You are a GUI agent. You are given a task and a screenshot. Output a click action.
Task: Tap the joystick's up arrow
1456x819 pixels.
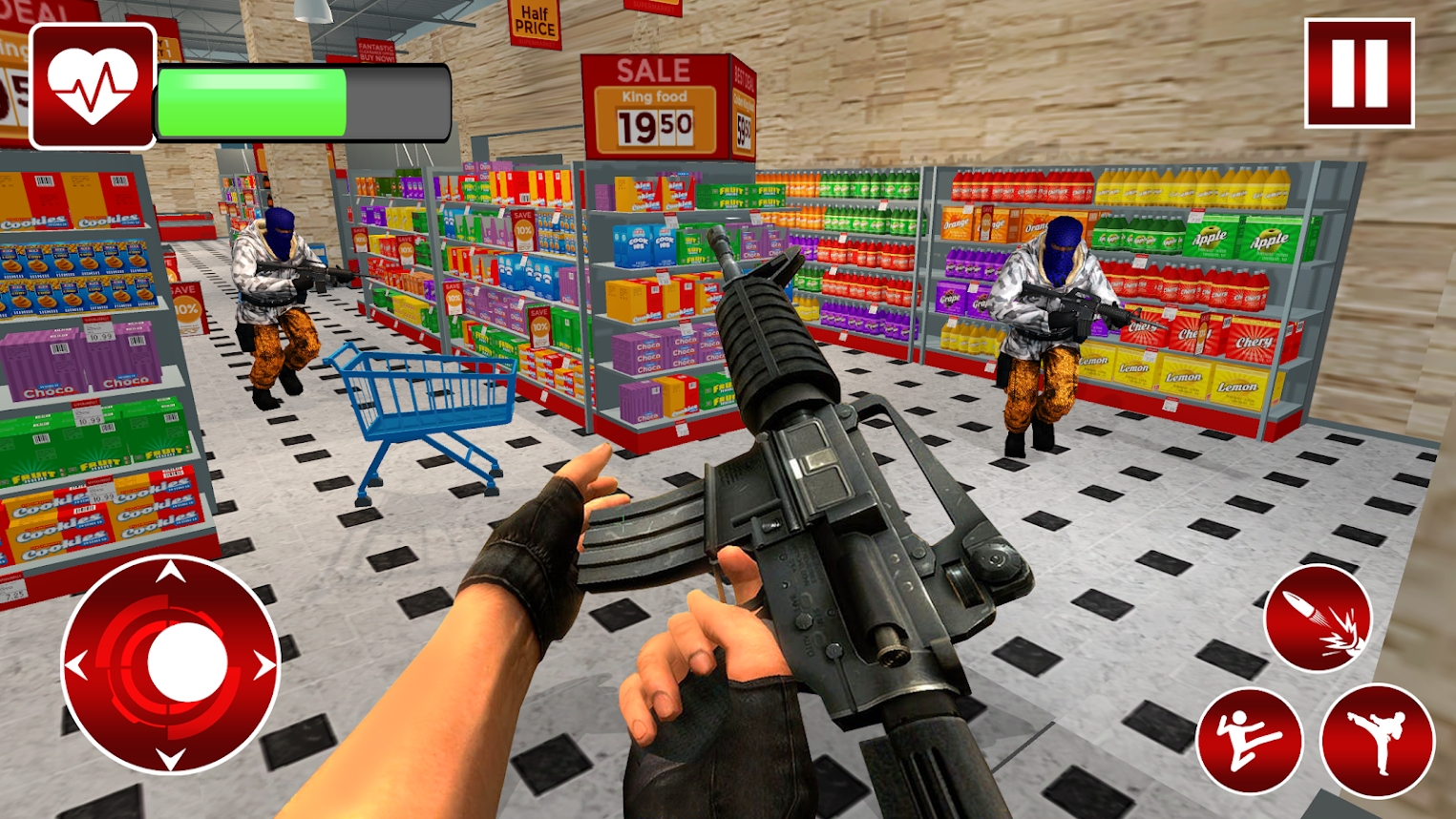[x=171, y=573]
